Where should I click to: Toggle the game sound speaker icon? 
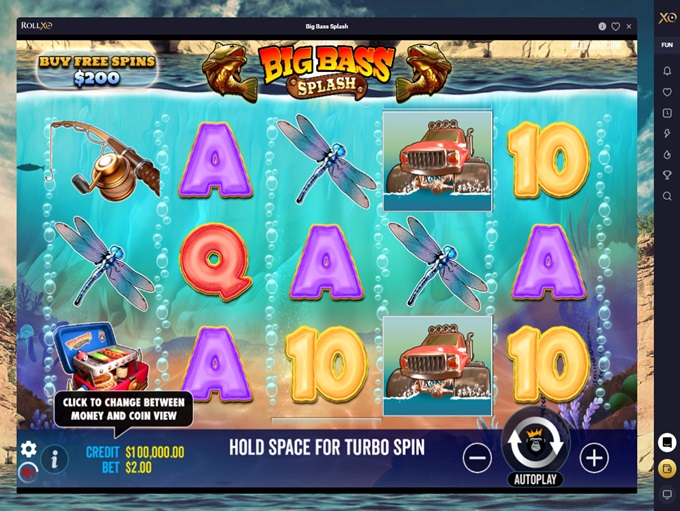pos(28,470)
